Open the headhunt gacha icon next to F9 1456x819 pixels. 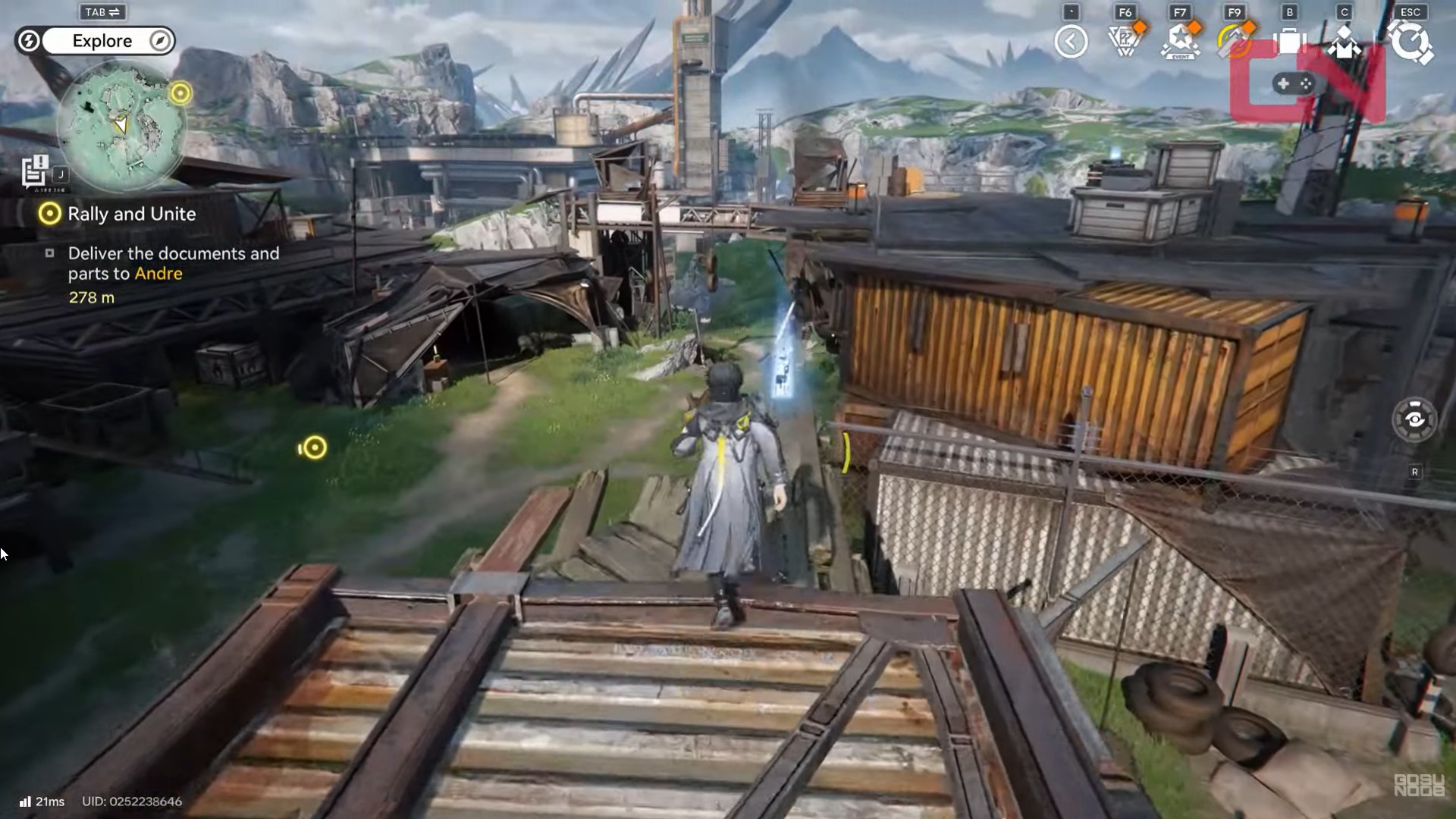point(1235,42)
